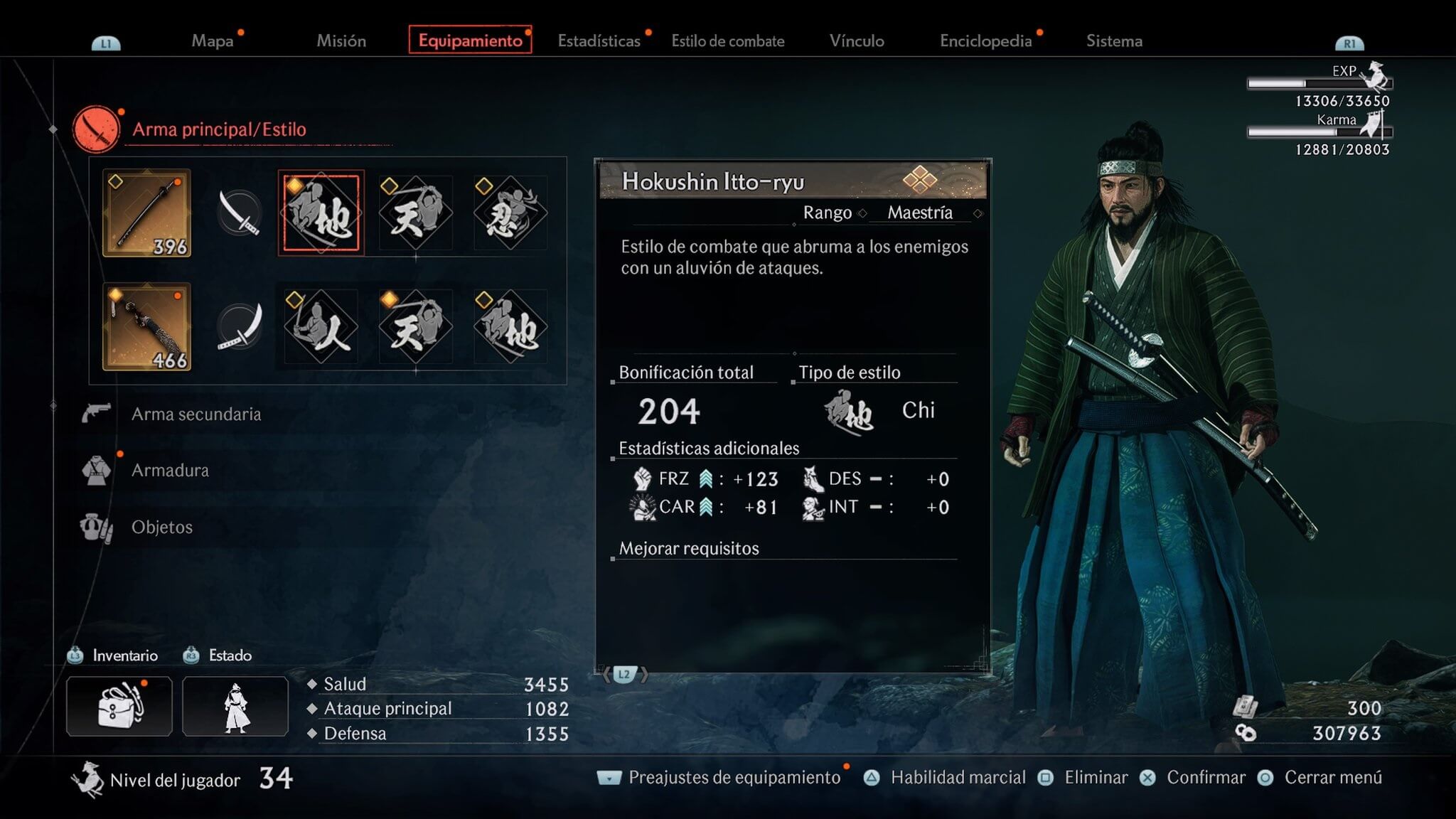Choose the weapon slot rated 466
This screenshot has height=819, width=1456.
click(146, 326)
